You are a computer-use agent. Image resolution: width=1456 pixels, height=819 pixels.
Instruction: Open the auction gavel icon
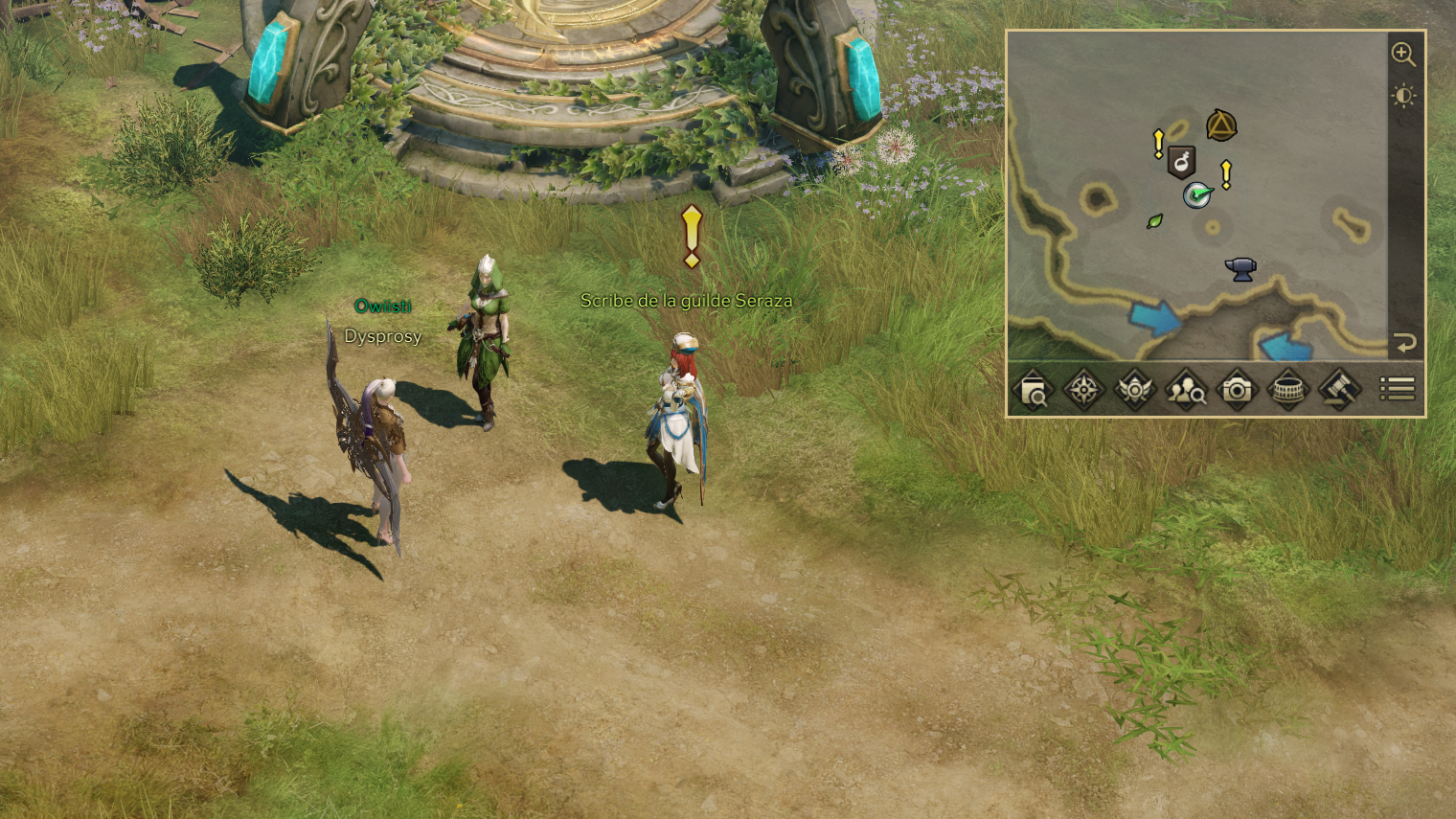point(1338,390)
